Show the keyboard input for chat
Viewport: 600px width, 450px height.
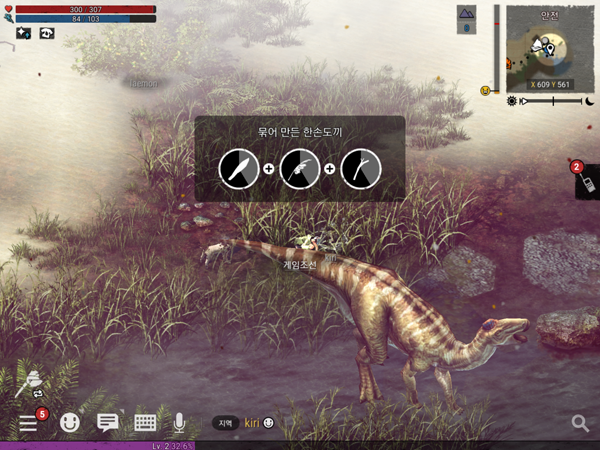pos(144,422)
